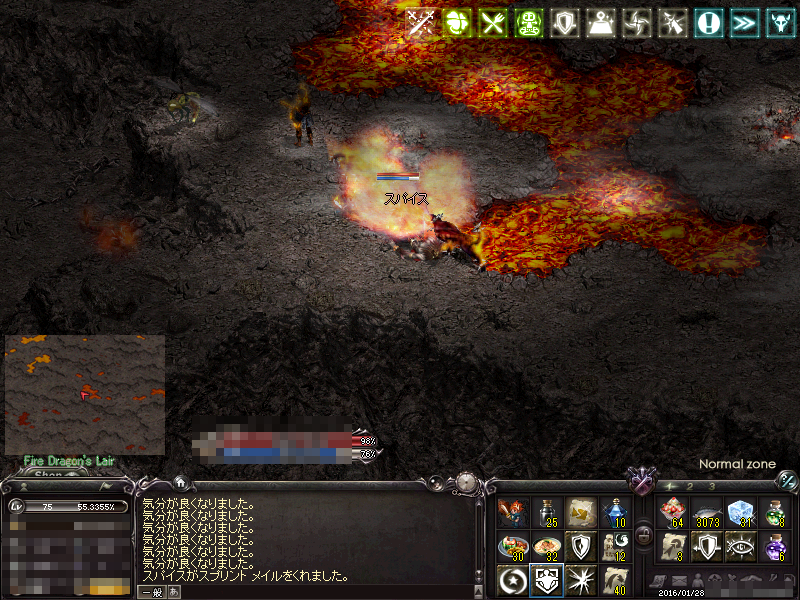Use the purple potion hotbar slot
Image resolution: width=800 pixels, height=600 pixels.
pyautogui.click(x=774, y=547)
